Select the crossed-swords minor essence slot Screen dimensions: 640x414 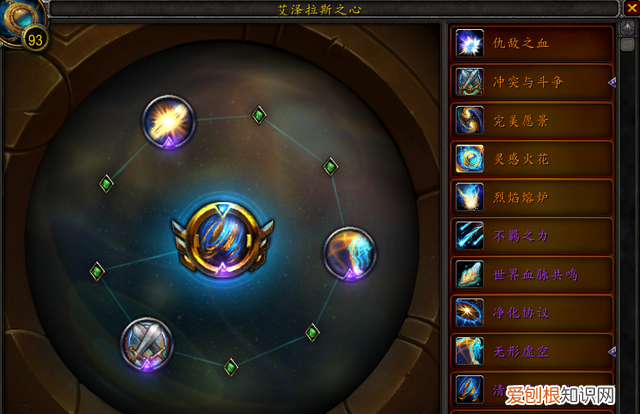(146, 343)
